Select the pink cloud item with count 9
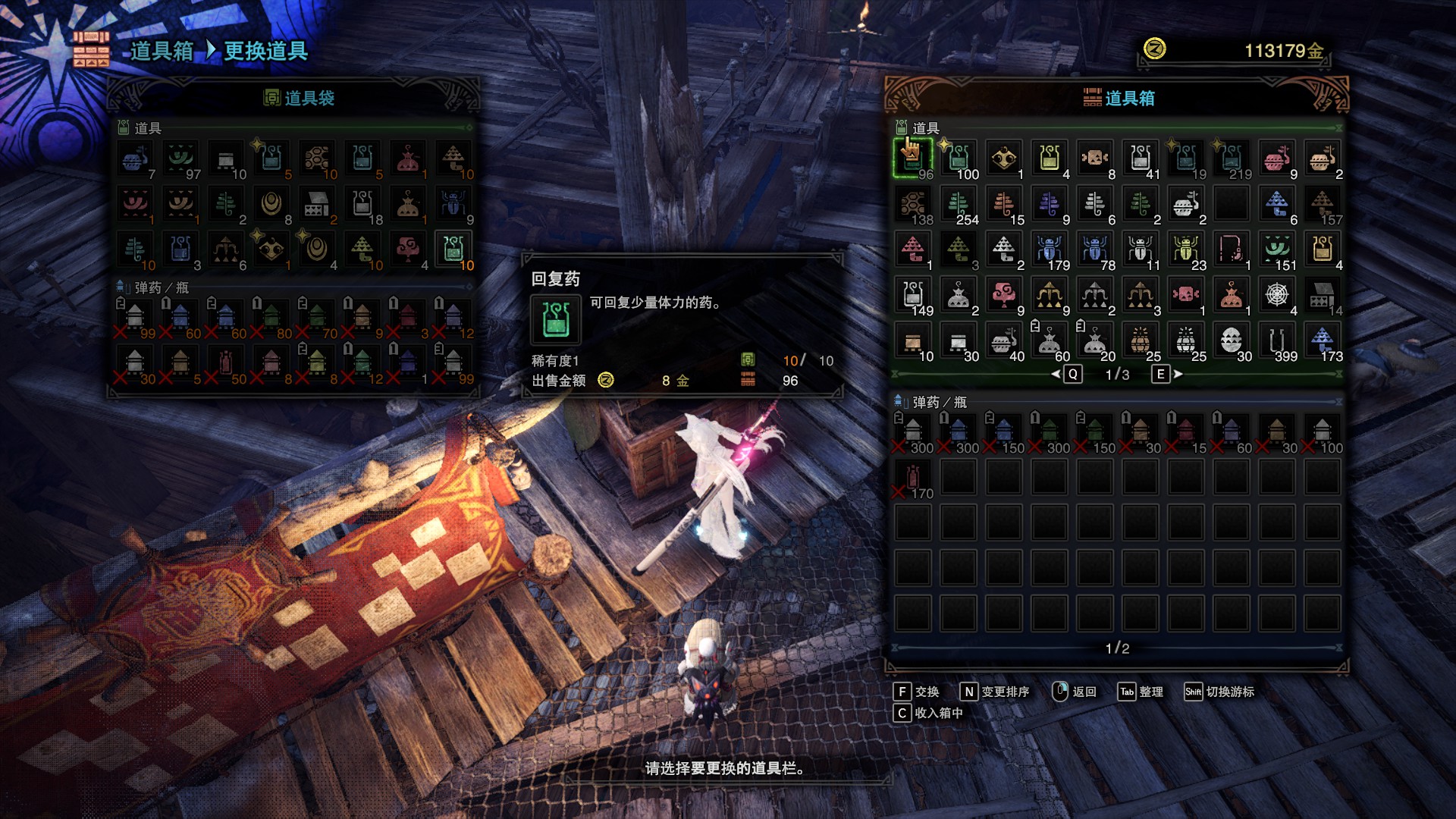 point(1004,295)
